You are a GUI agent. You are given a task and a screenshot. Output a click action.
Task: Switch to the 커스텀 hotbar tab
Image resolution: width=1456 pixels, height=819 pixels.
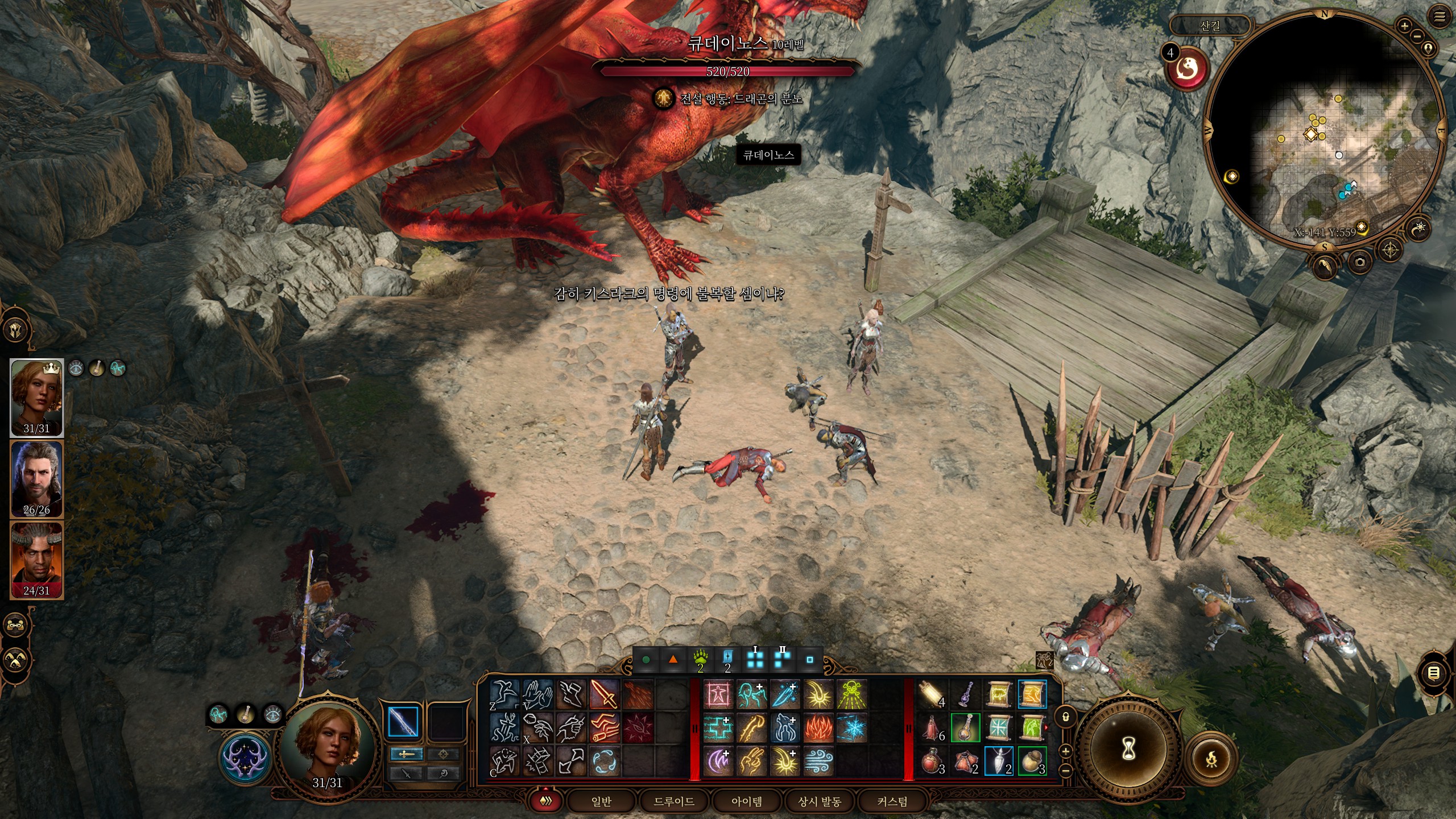coord(892,801)
